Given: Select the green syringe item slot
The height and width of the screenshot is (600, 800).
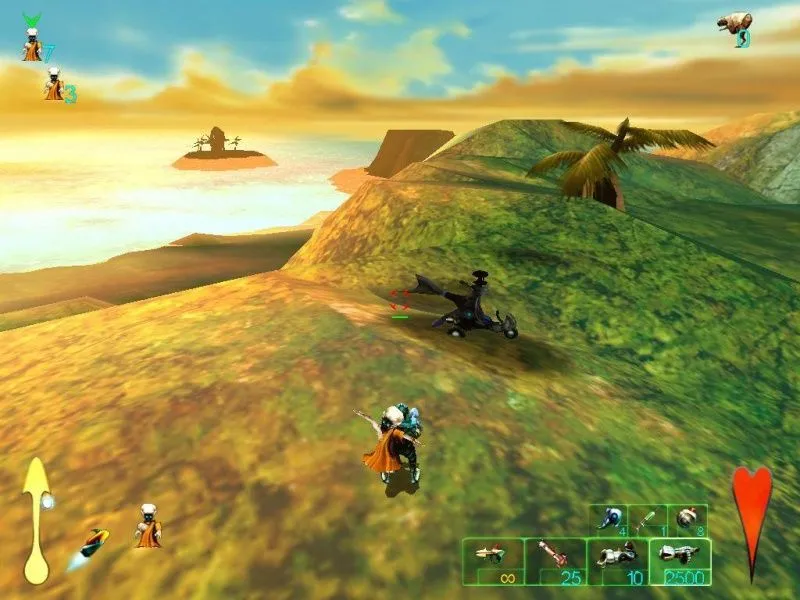Looking at the screenshot, I should [647, 519].
